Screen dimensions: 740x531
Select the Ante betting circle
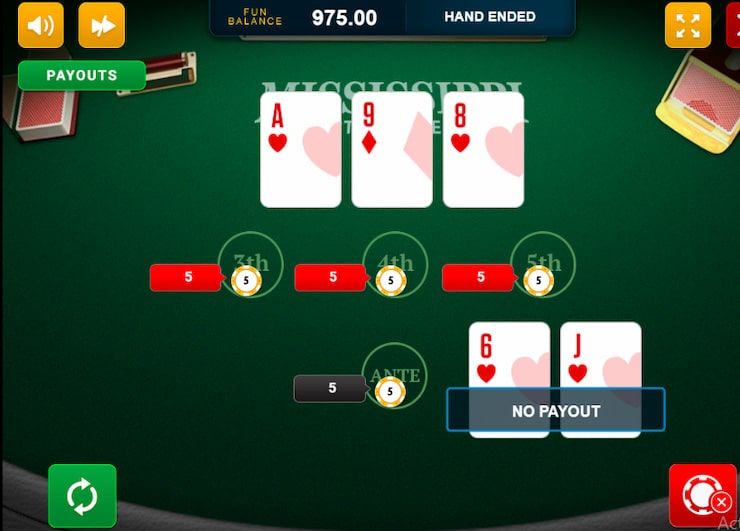coord(394,376)
